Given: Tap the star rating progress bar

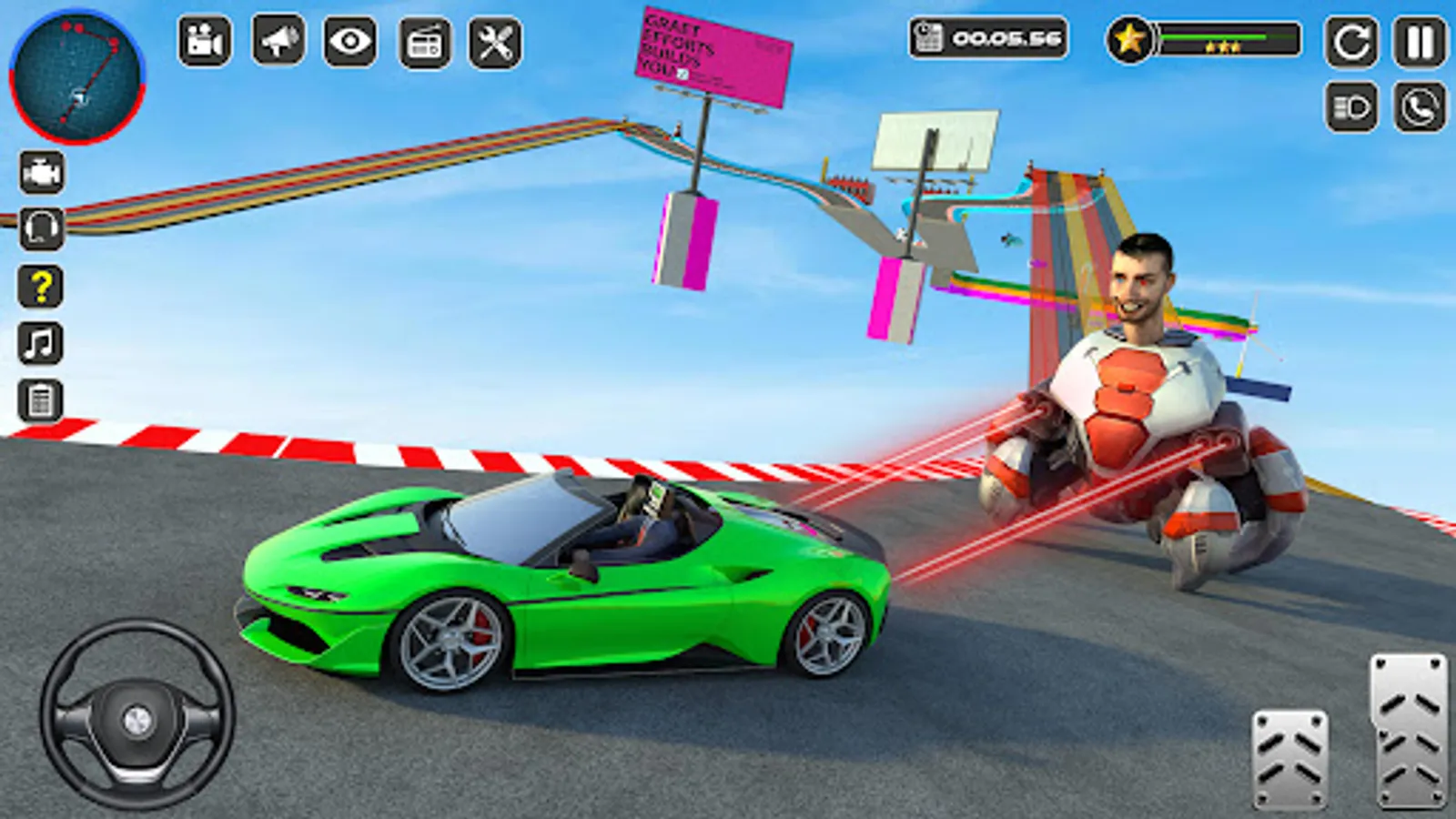Looking at the screenshot, I should tap(1224, 39).
